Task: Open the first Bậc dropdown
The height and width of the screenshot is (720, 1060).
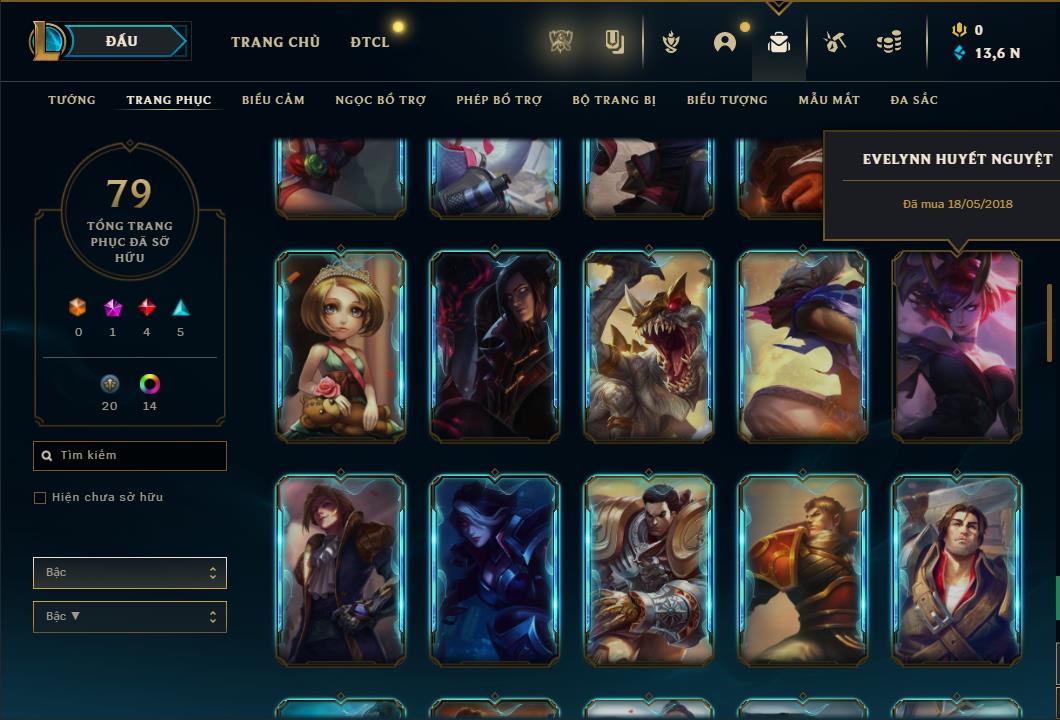Action: pyautogui.click(x=130, y=573)
